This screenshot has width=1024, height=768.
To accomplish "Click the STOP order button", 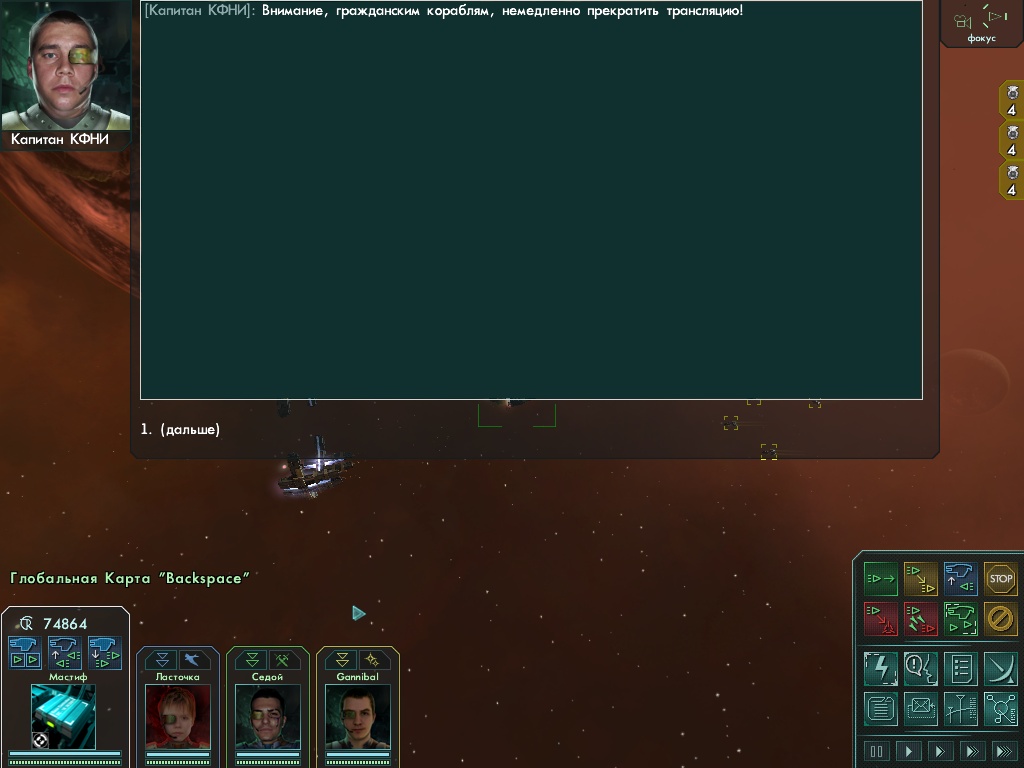I will (1000, 579).
